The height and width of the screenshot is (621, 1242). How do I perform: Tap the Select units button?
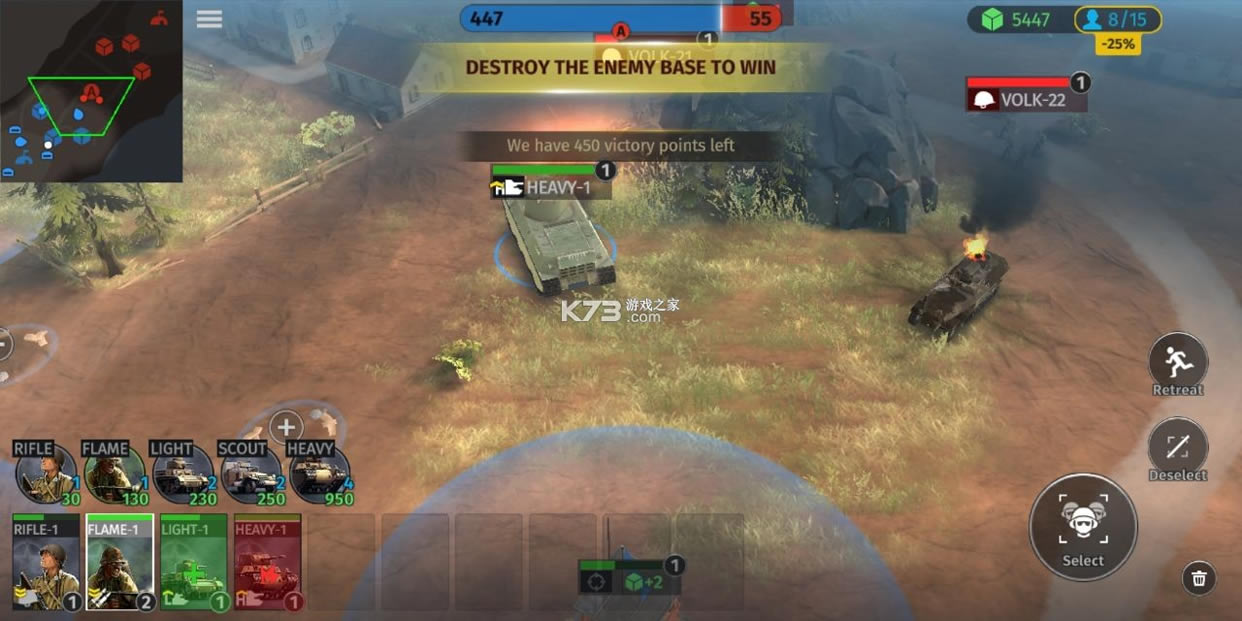coord(1083,526)
